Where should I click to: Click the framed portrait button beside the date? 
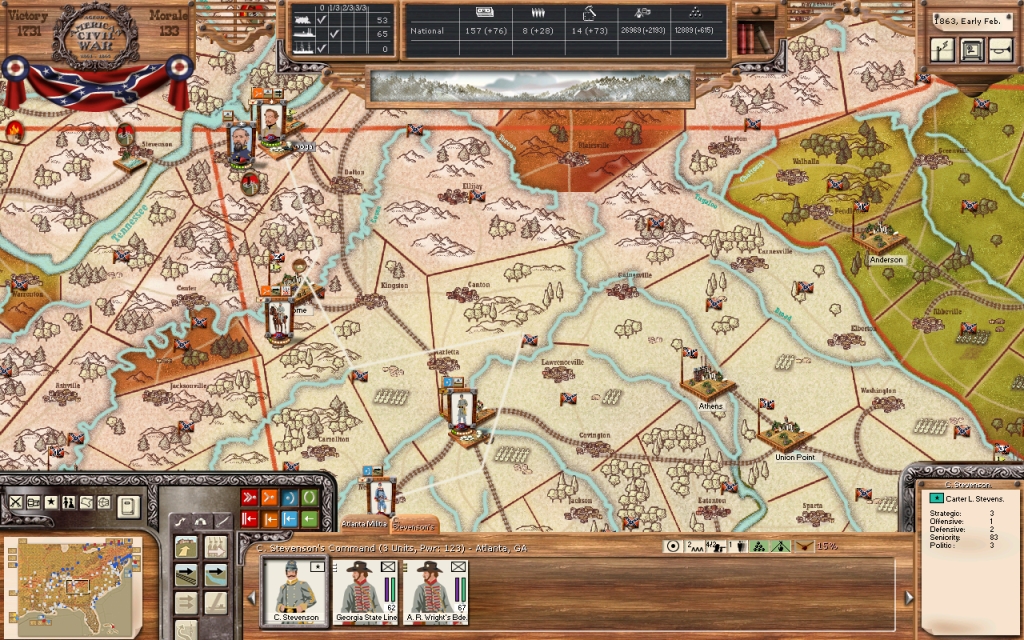(x=972, y=49)
